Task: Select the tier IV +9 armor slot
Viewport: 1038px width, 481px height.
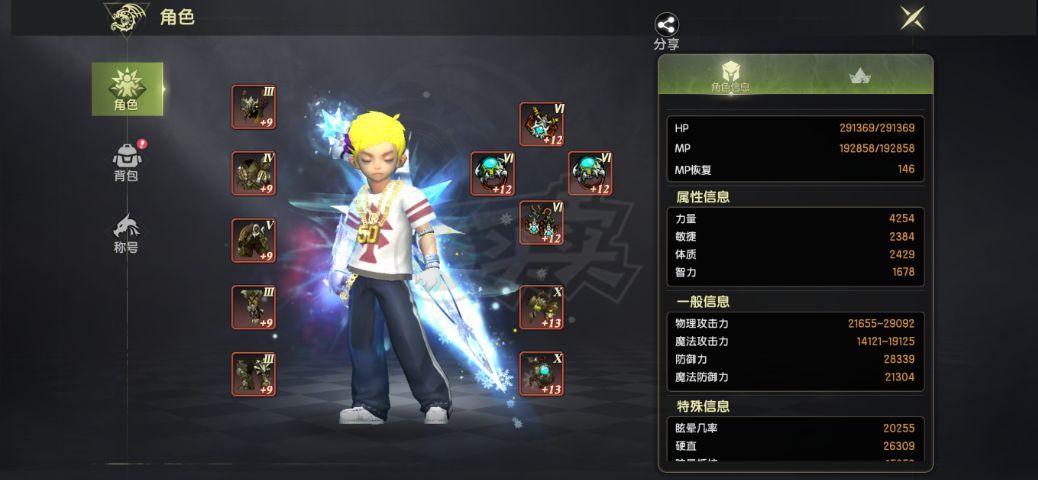Action: [x=253, y=173]
